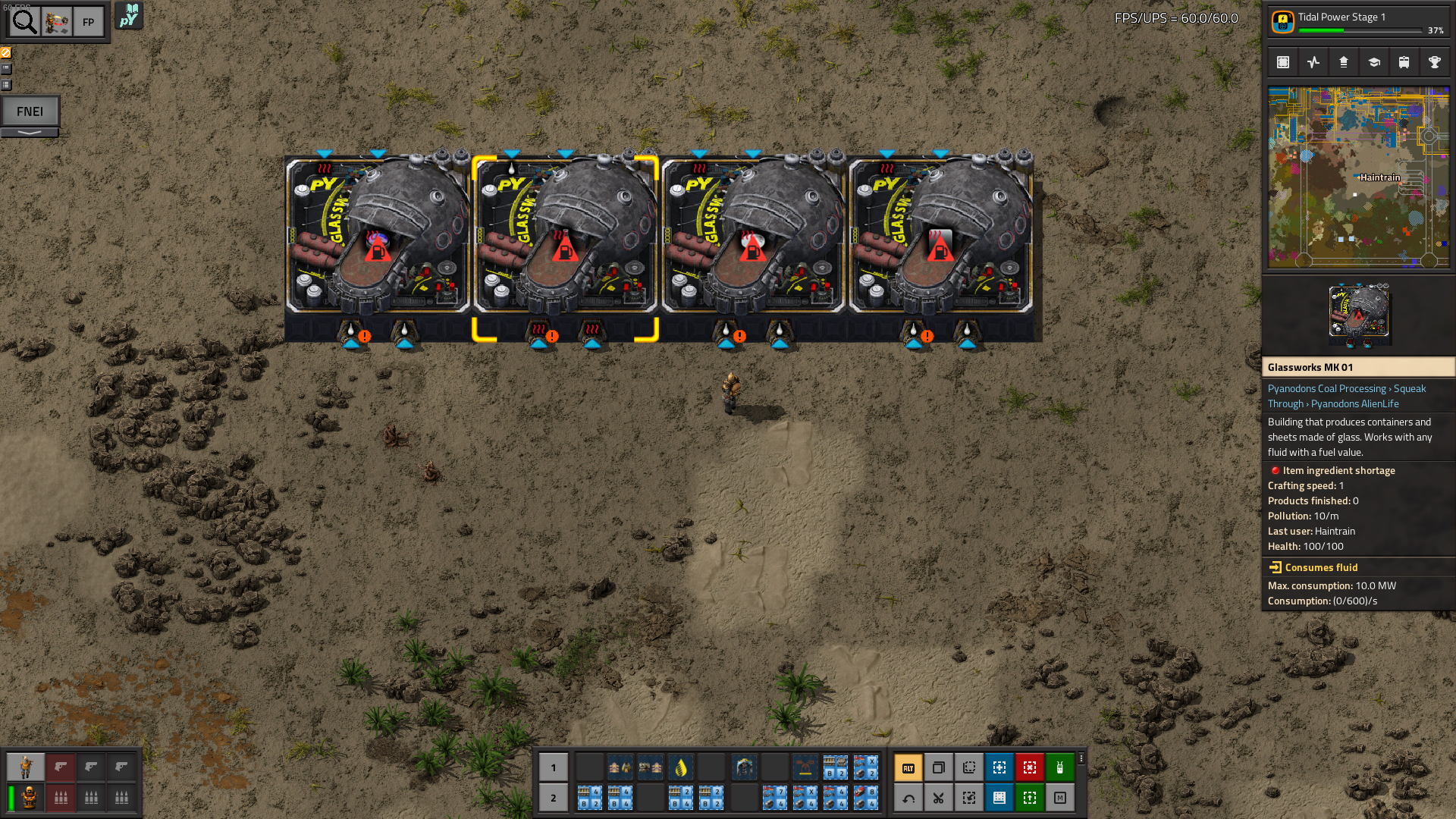Open the achievements trophy button

(x=1435, y=62)
